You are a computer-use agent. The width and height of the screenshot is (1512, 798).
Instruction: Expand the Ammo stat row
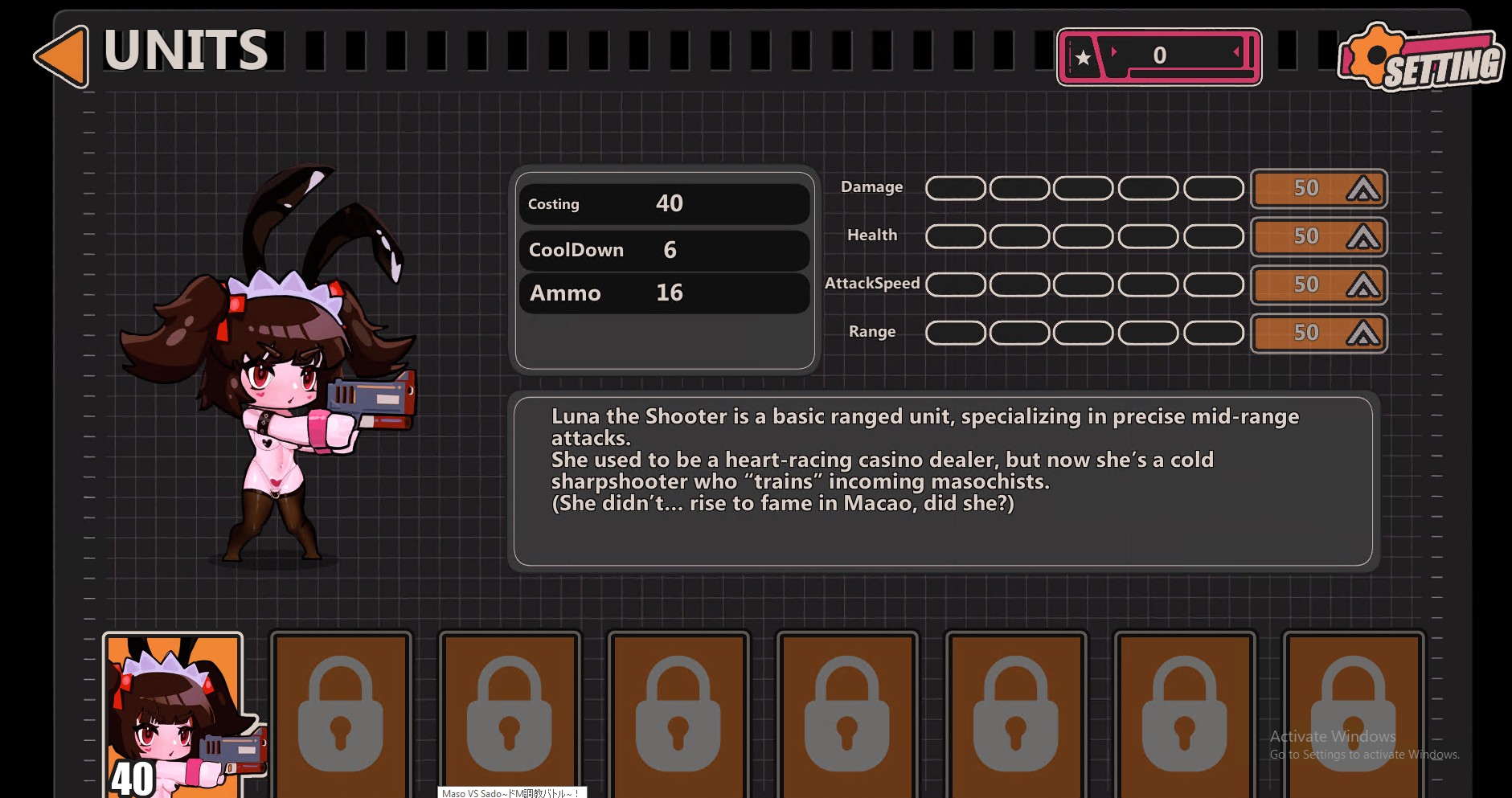[664, 293]
